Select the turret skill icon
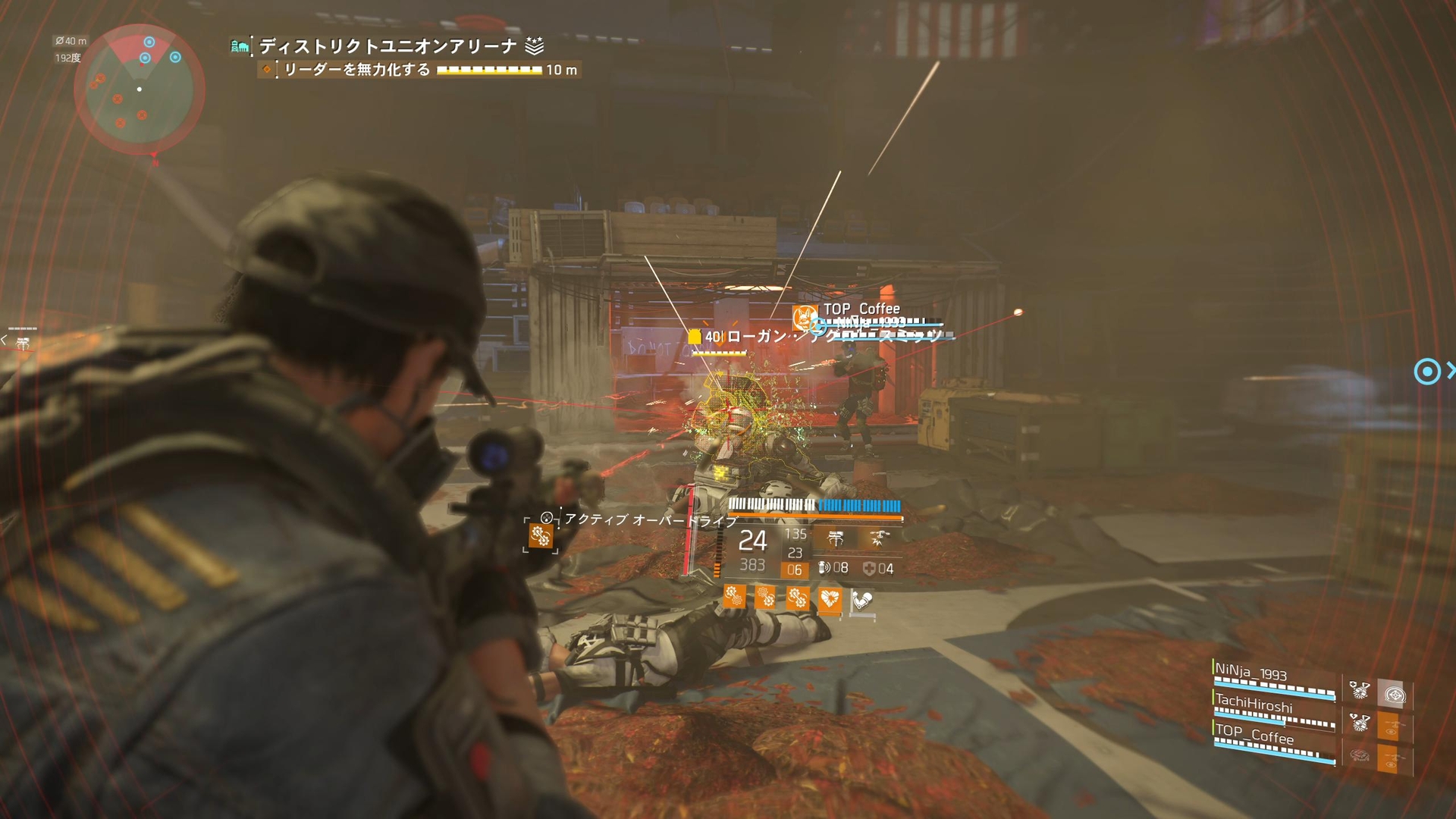Image resolution: width=1456 pixels, height=819 pixels. point(836,538)
